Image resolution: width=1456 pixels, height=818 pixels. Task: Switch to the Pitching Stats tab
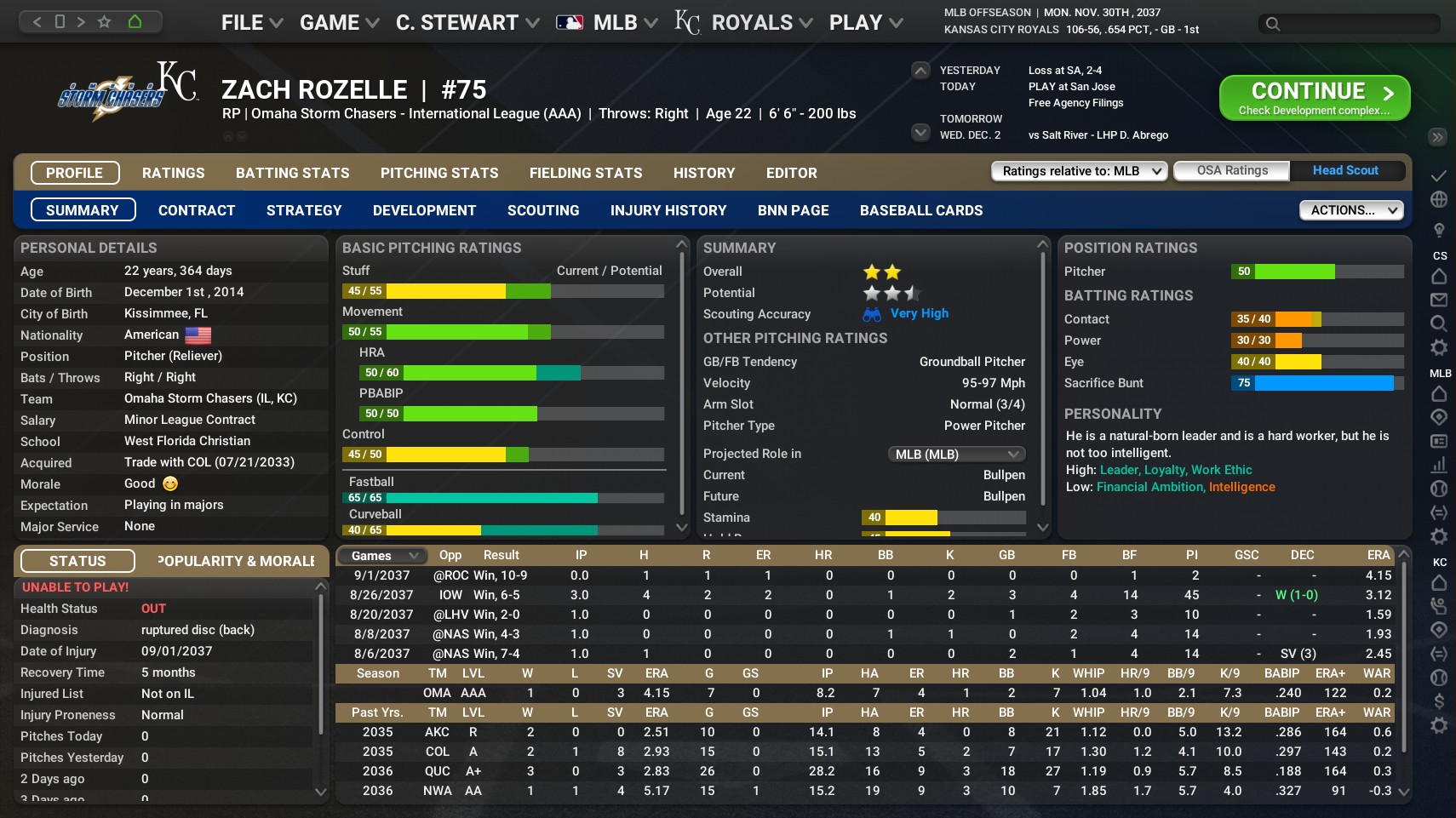[x=439, y=173]
